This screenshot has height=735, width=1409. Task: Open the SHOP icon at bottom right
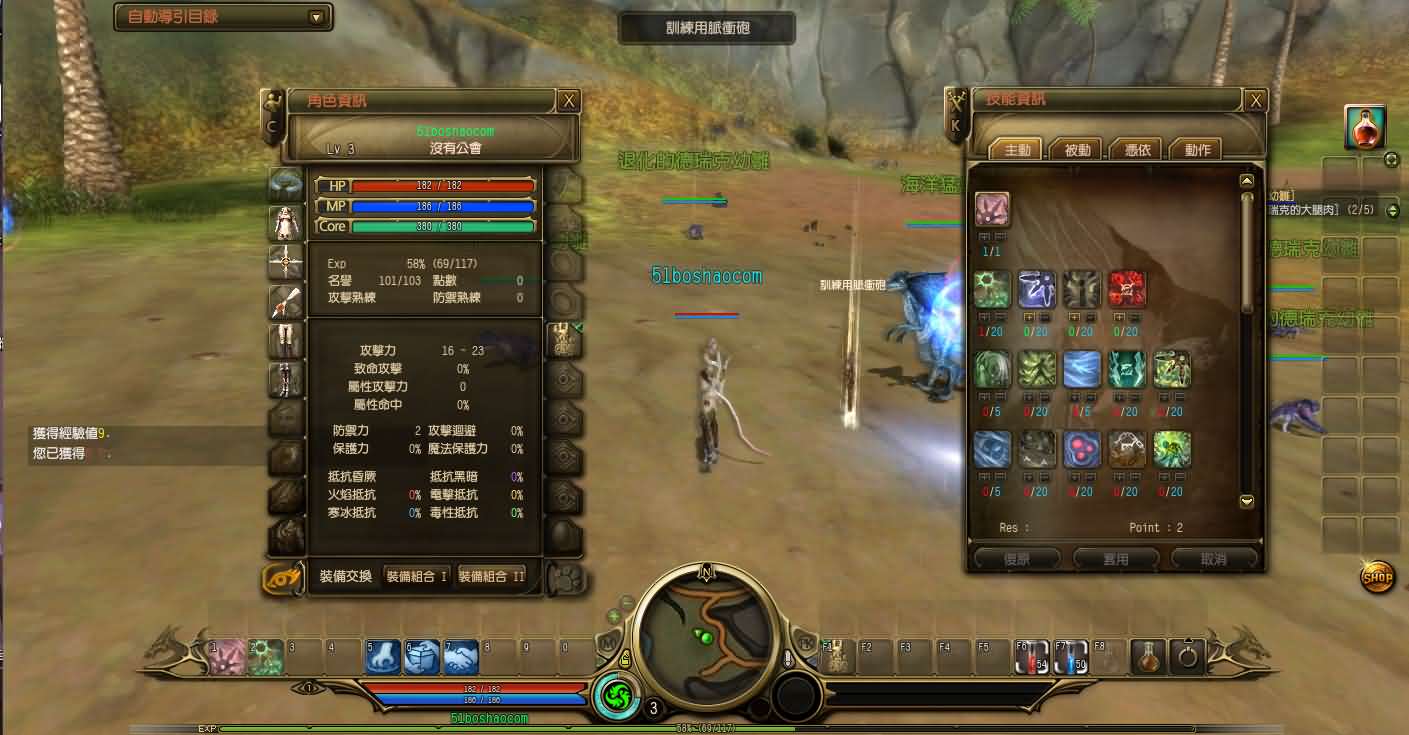1377,578
